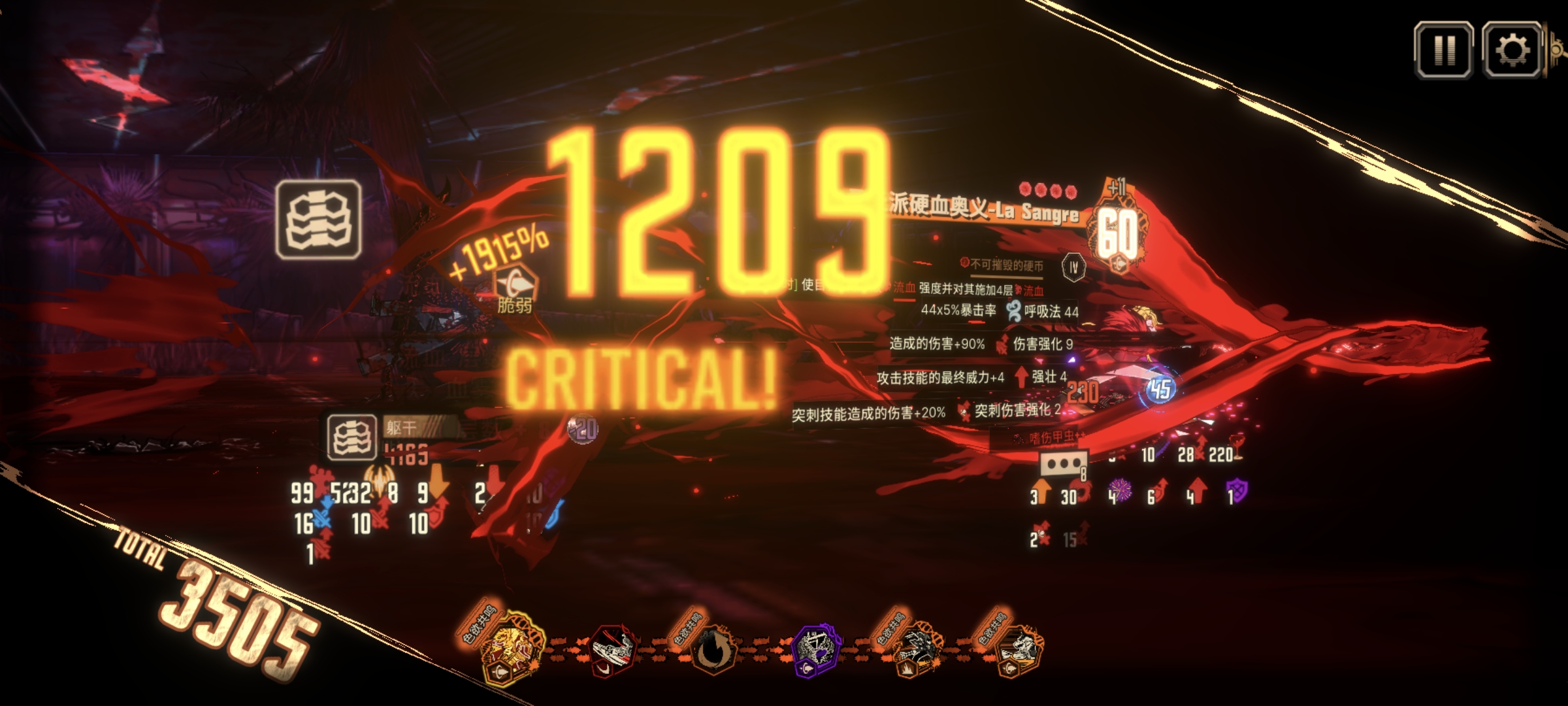Viewport: 1568px width, 706px height.
Task: Pause the battle
Action: [1444, 50]
